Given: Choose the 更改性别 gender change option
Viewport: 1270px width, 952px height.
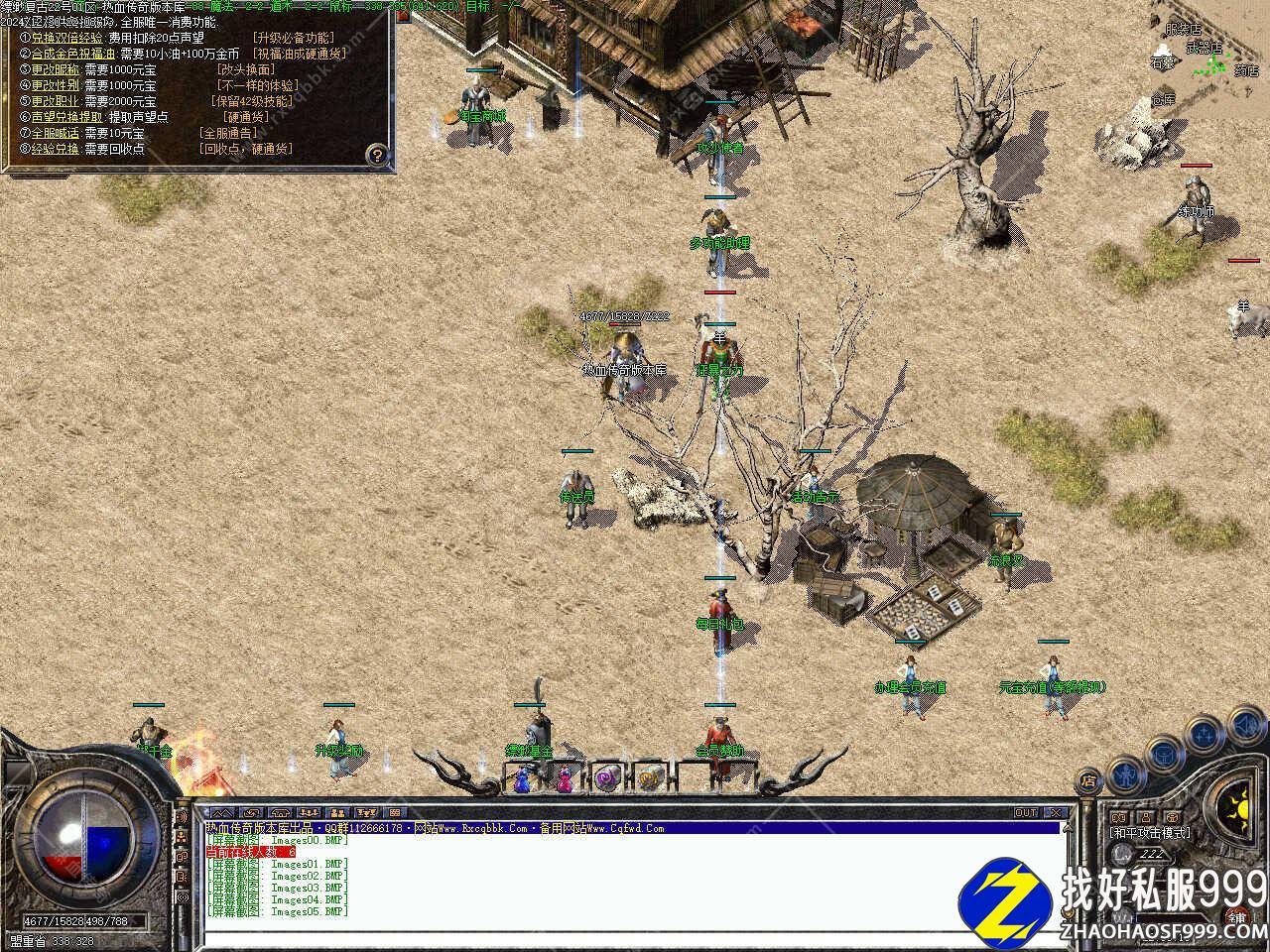Looking at the screenshot, I should coord(56,85).
